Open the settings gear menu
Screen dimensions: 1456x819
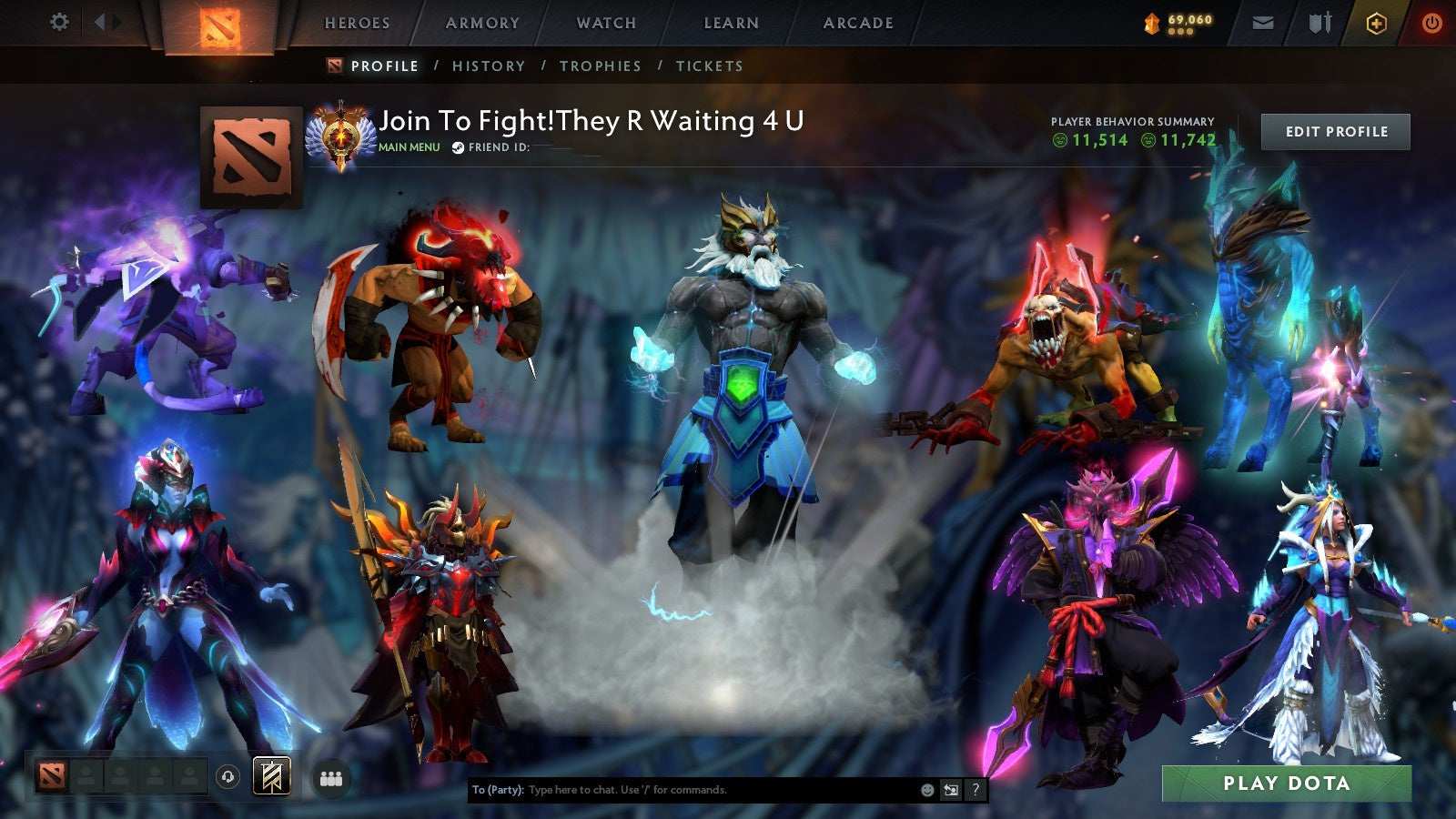[59, 20]
